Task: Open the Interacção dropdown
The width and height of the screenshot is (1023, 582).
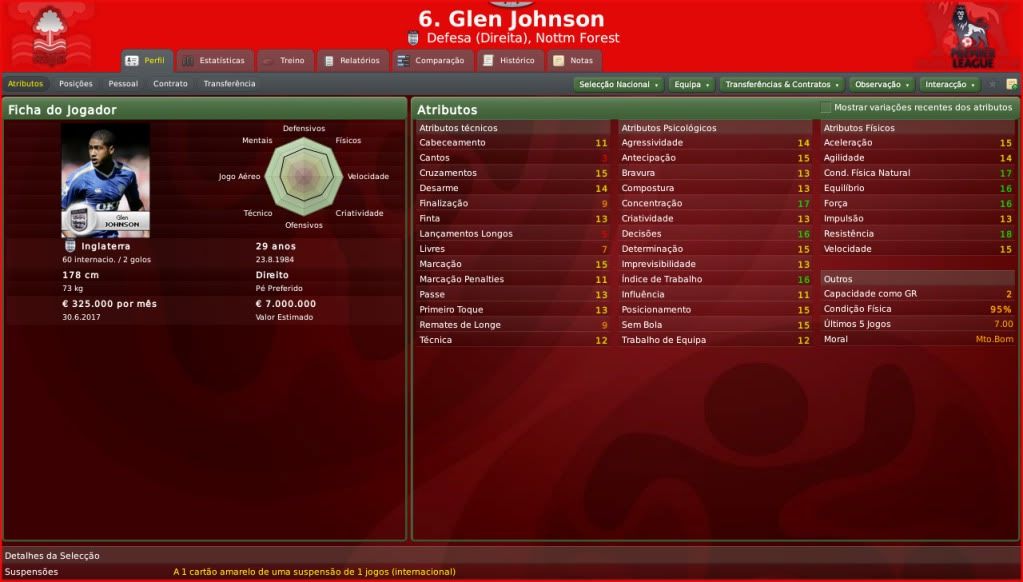Action: pos(949,85)
